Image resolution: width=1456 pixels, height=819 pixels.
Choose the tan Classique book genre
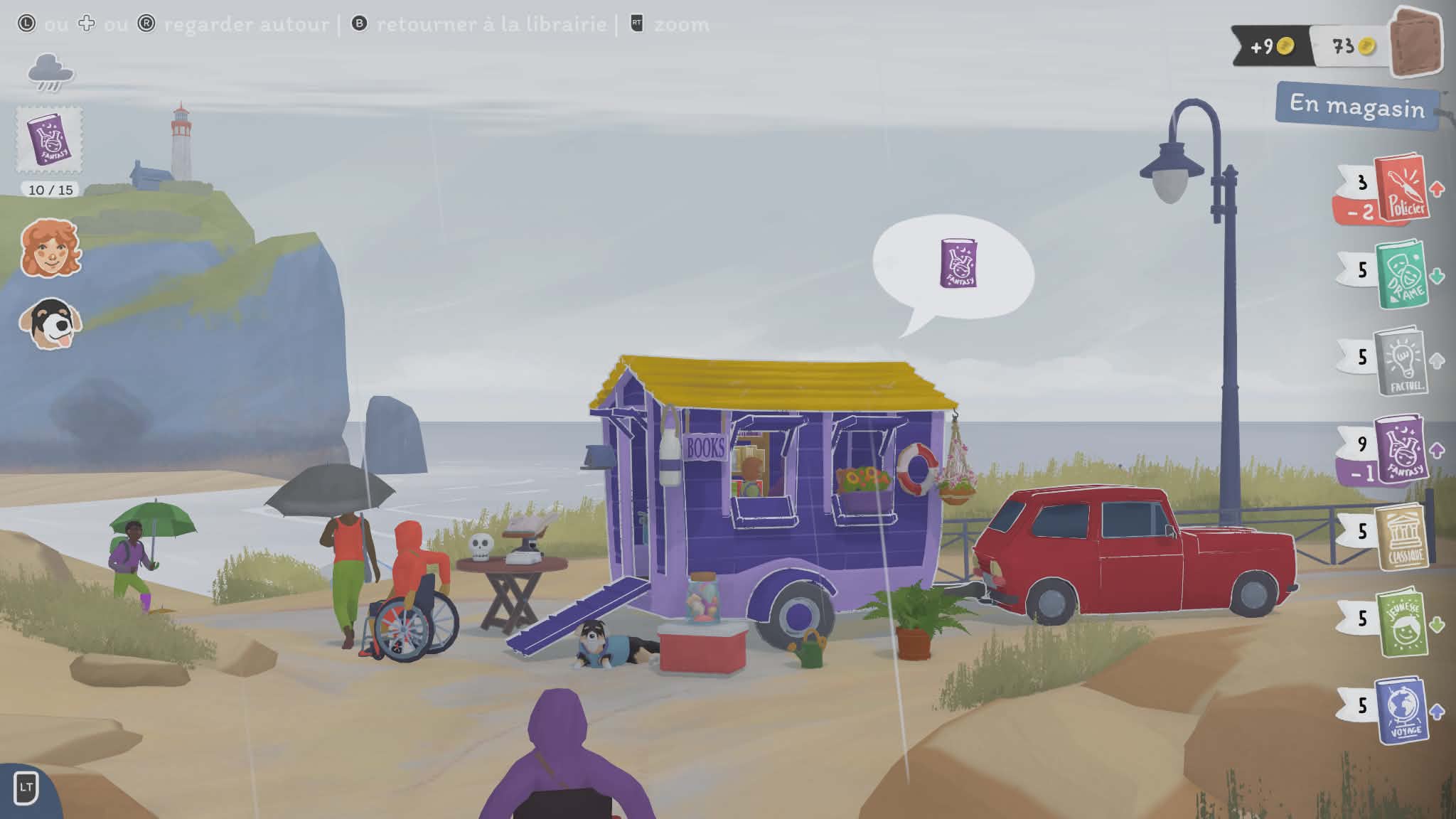(x=1401, y=537)
